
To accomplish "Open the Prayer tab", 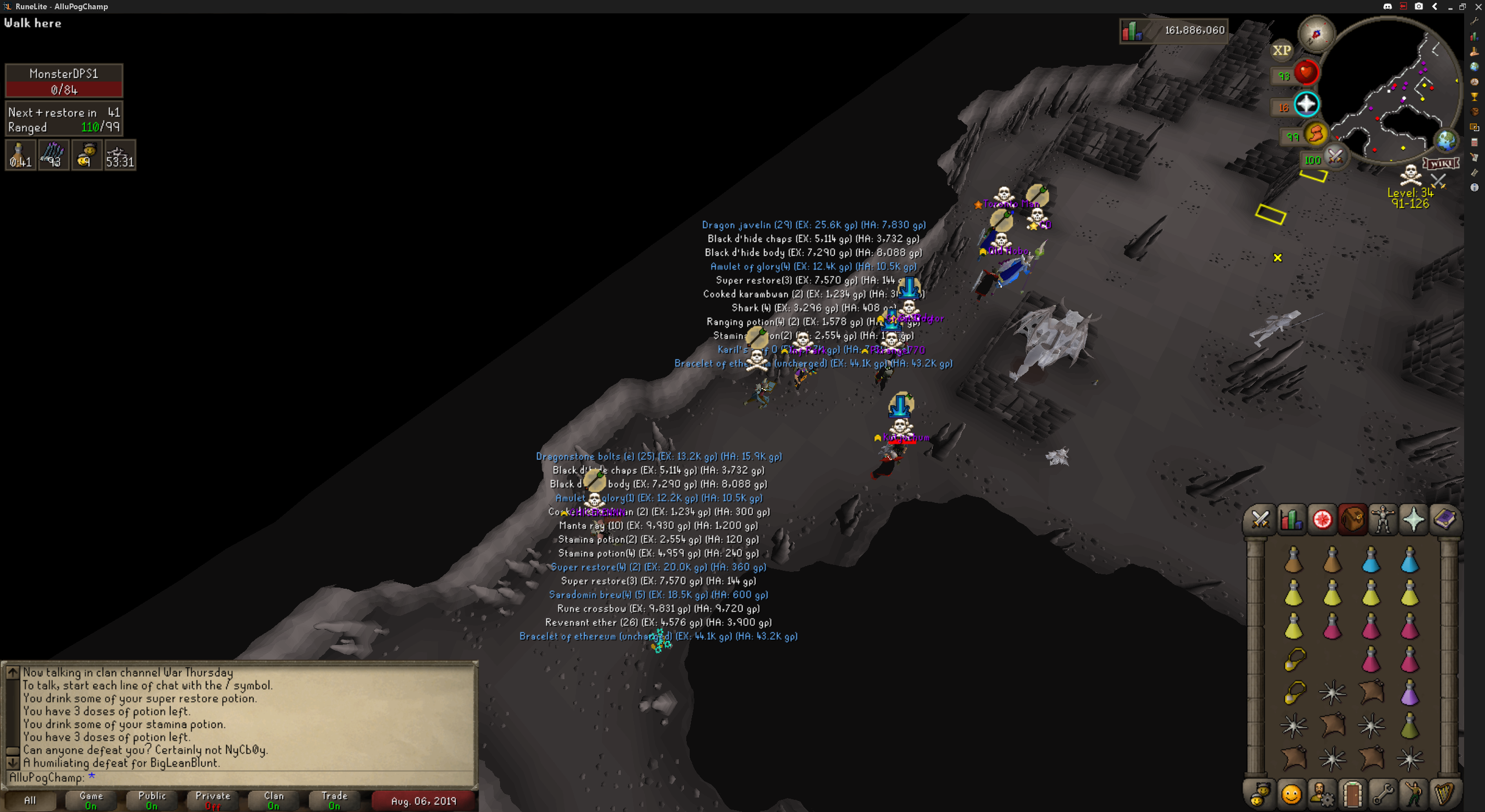I will click(x=1414, y=519).
